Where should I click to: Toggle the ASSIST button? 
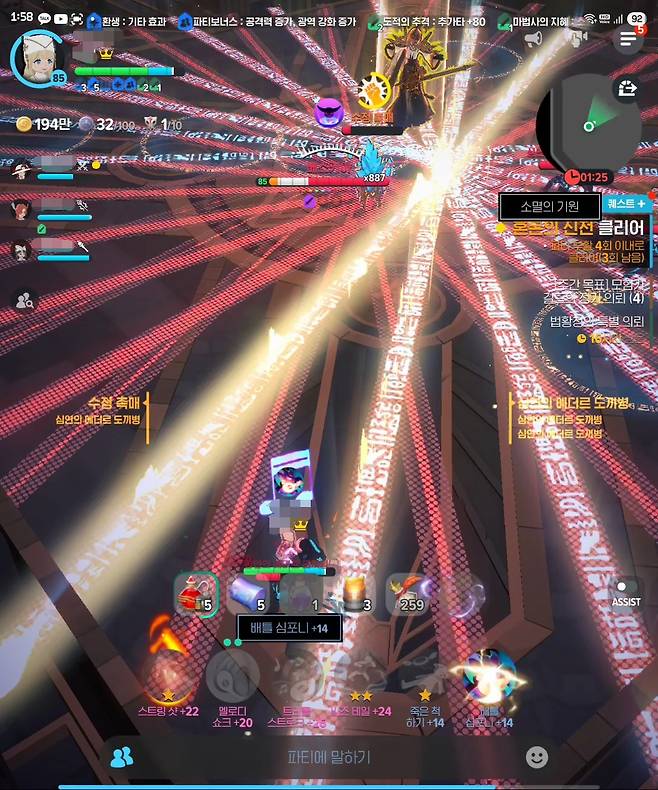click(x=626, y=592)
